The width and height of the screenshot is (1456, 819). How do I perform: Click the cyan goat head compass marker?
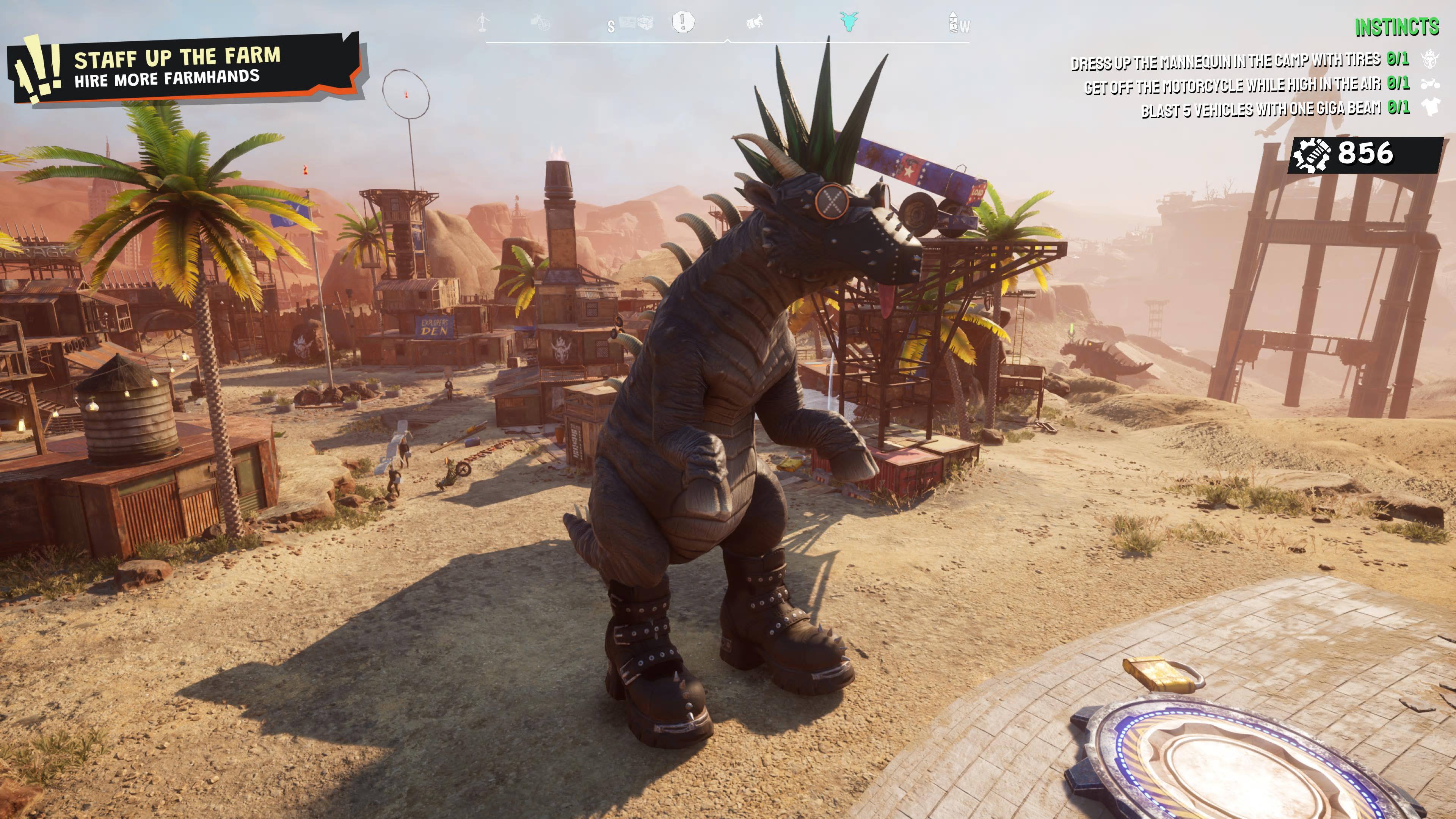click(x=849, y=22)
